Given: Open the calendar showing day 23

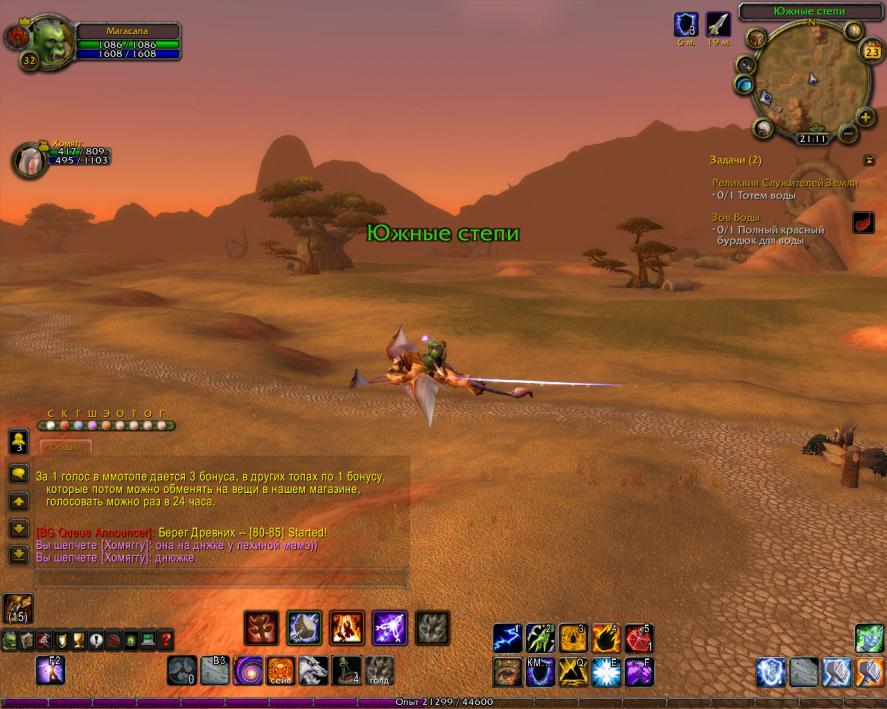Looking at the screenshot, I should [x=870, y=55].
